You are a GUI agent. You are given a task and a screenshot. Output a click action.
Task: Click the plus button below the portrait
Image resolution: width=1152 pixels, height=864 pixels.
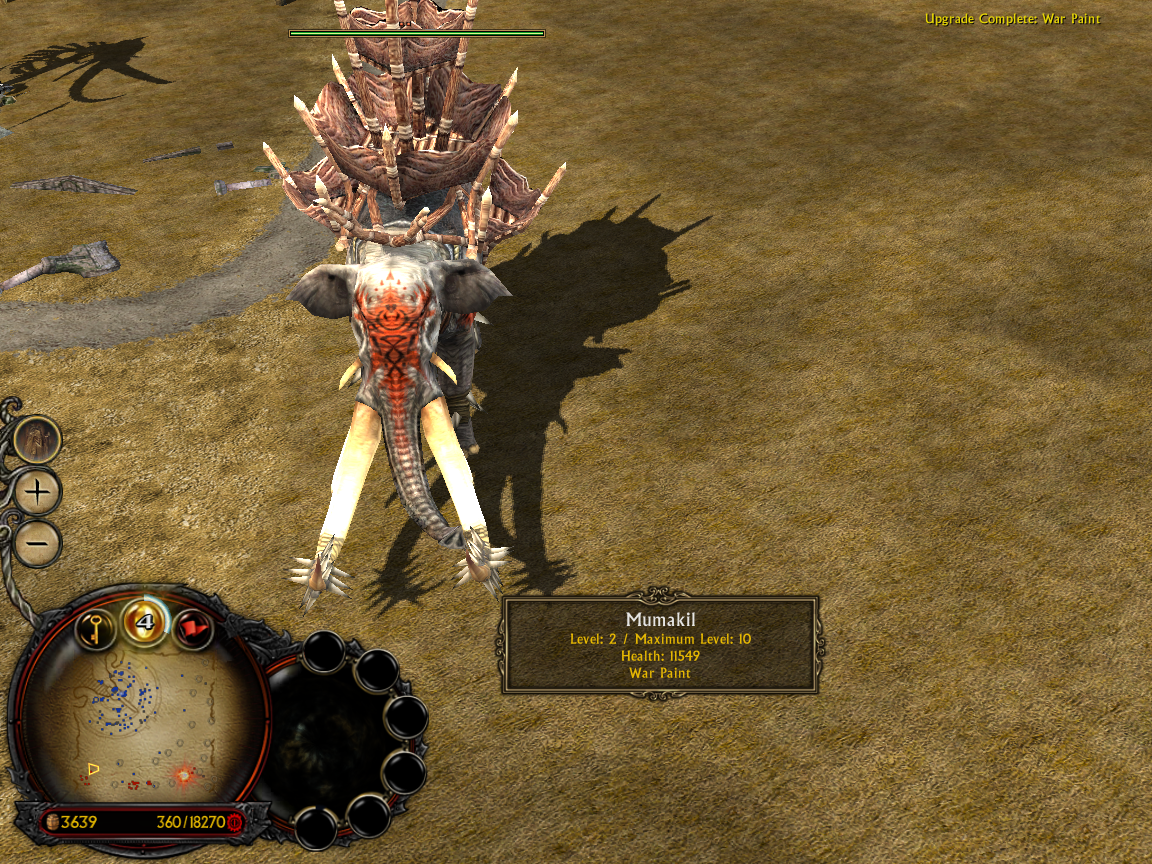click(x=38, y=492)
